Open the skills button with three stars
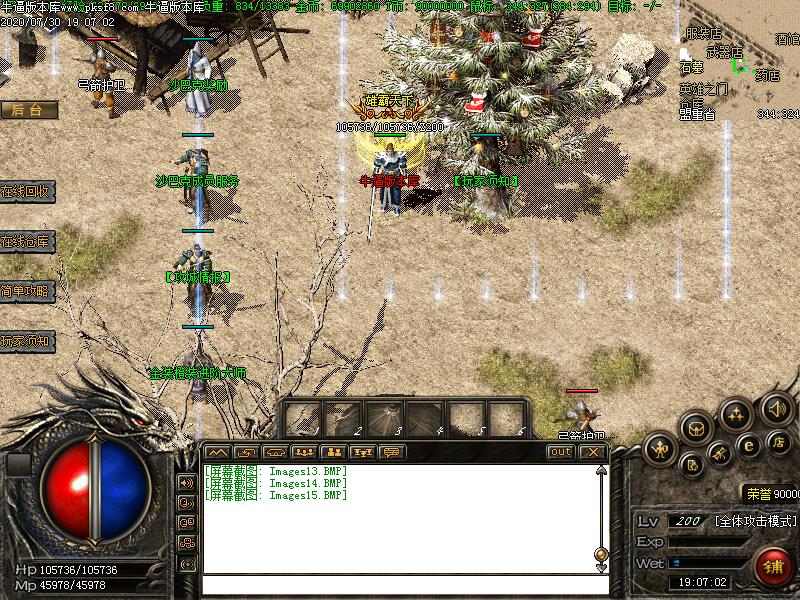Screen dimensions: 800x600 (737, 413)
